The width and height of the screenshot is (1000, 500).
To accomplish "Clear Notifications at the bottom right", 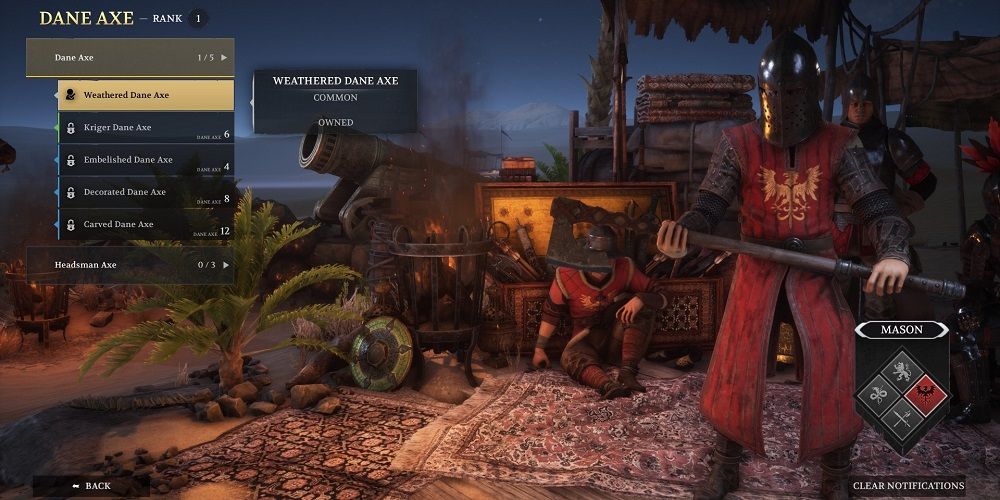I will (908, 486).
